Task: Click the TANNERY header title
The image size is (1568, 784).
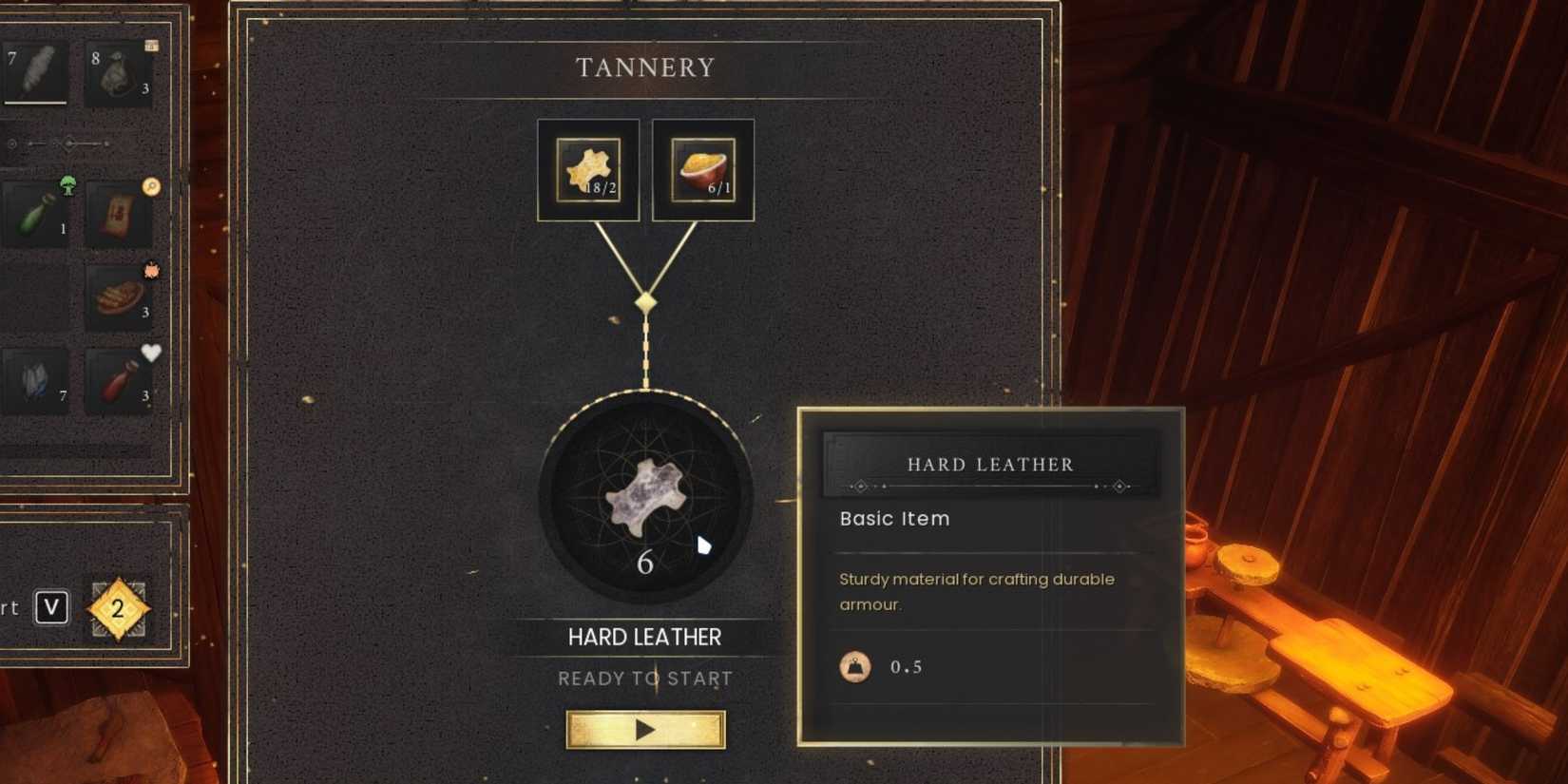Action: [645, 67]
